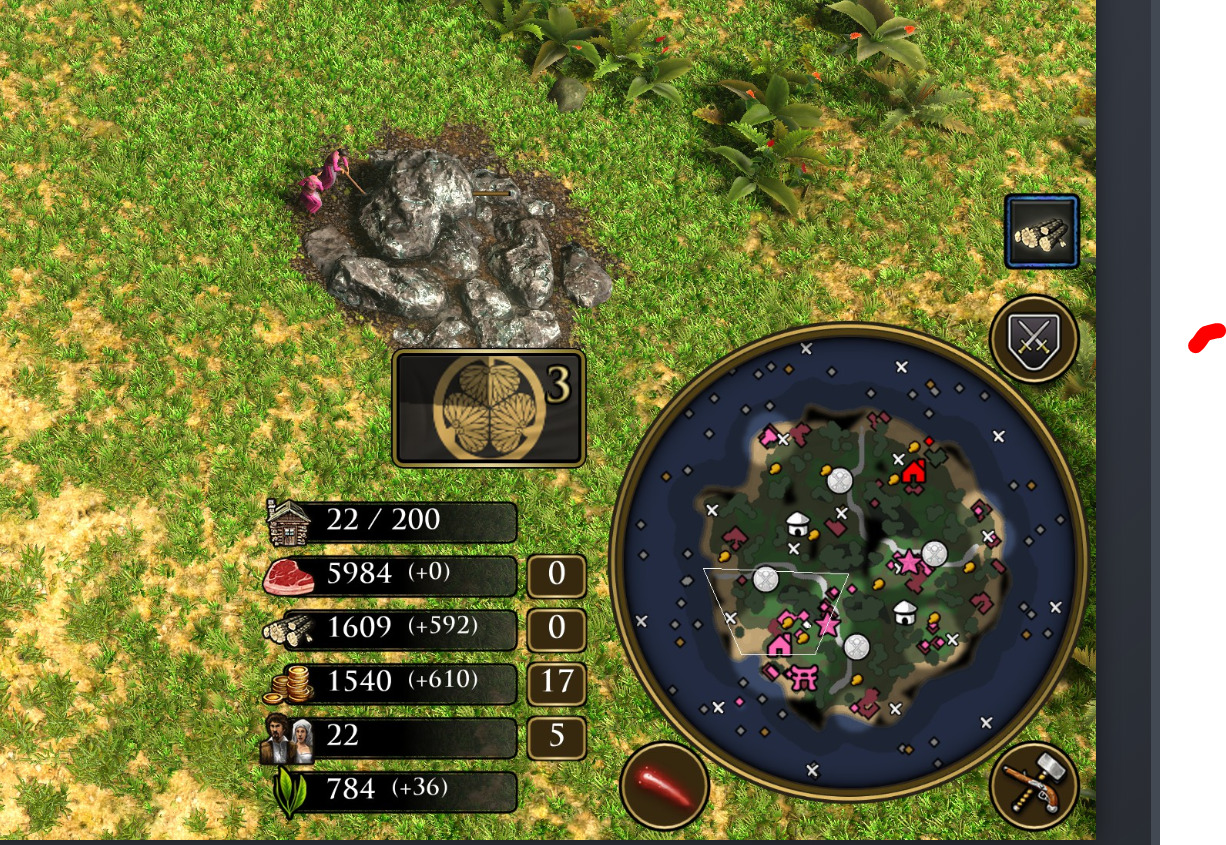Screen dimensions: 1226x845
Task: Open the home city crest banner
Action: [x=489, y=407]
